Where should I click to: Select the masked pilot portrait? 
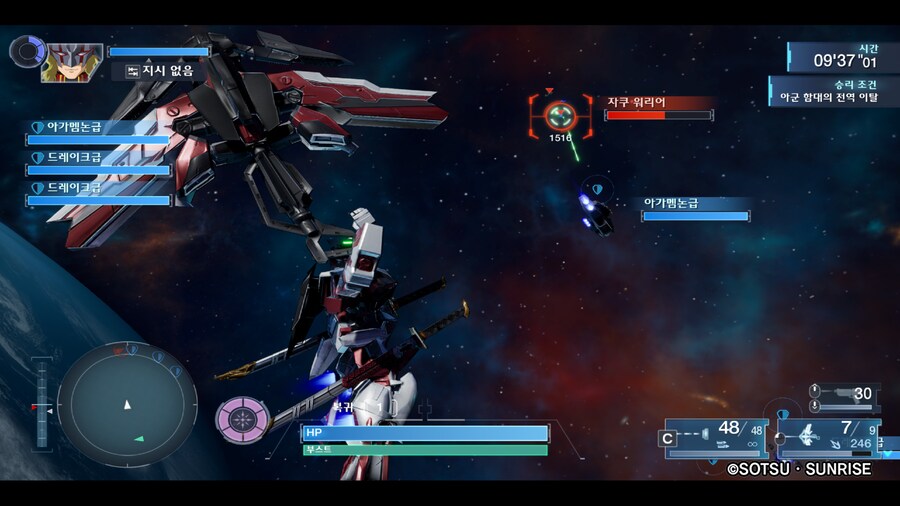coord(70,62)
